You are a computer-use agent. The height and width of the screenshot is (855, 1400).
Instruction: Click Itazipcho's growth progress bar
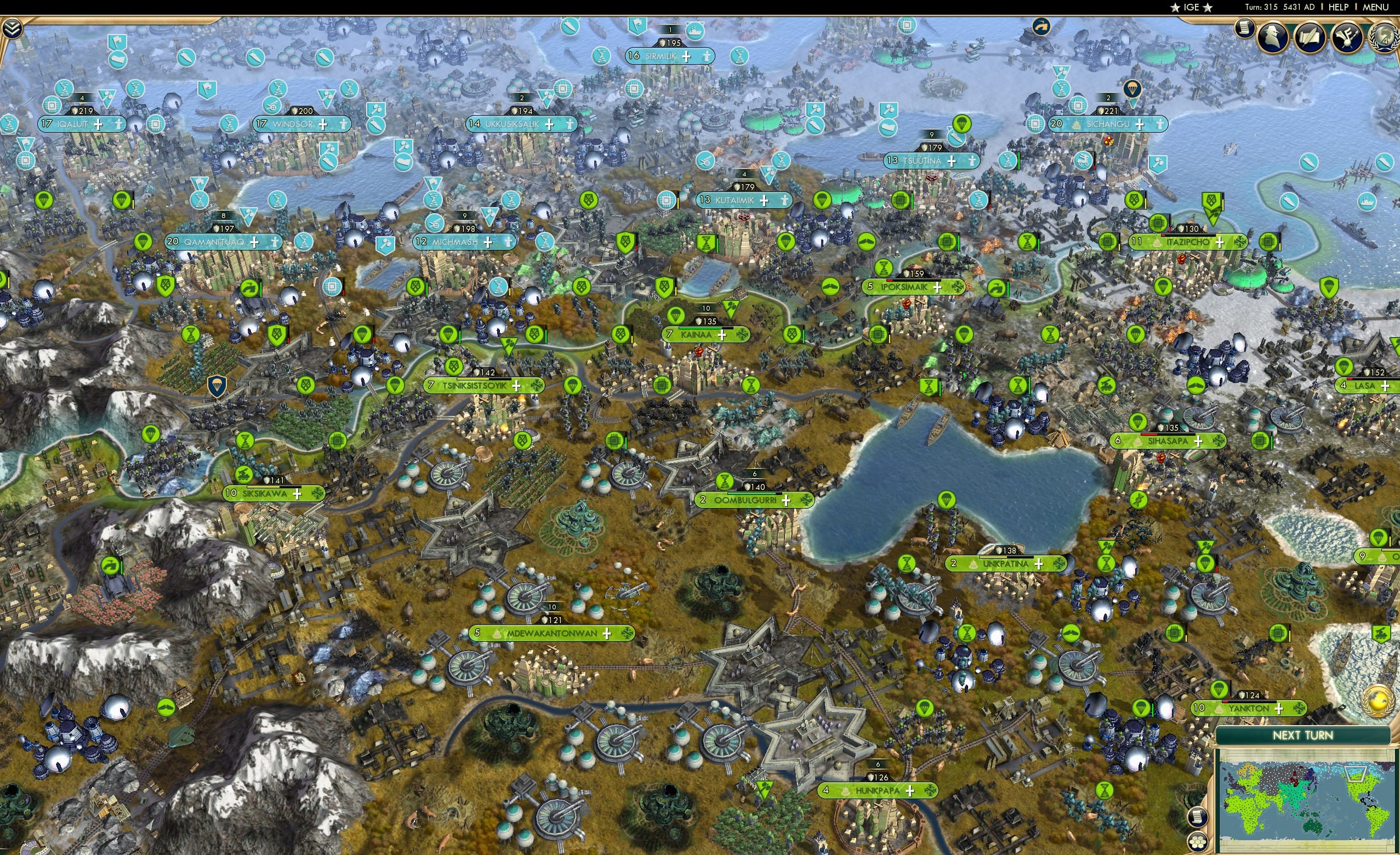click(1187, 236)
